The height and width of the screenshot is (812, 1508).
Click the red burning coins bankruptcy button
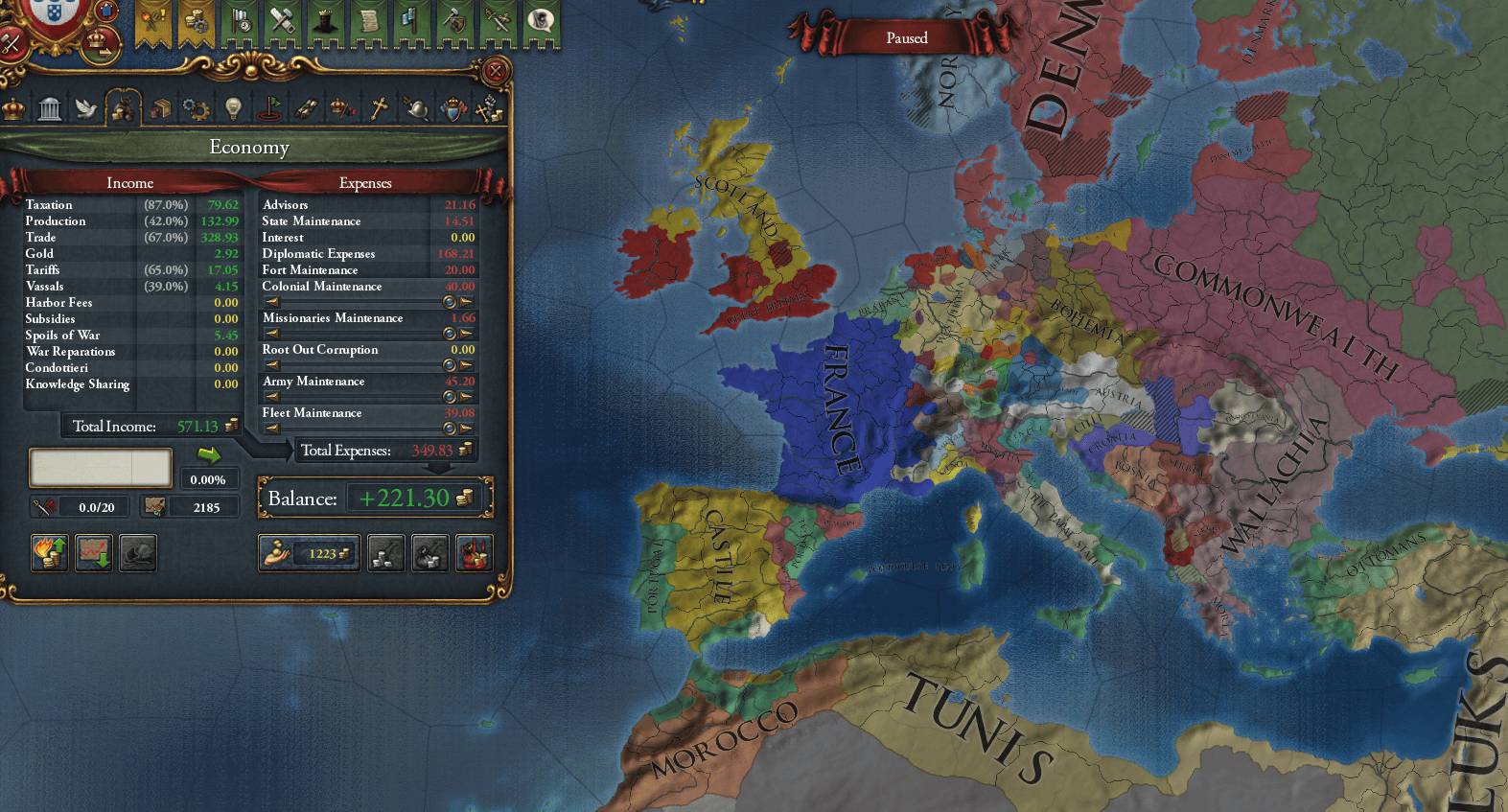[475, 553]
